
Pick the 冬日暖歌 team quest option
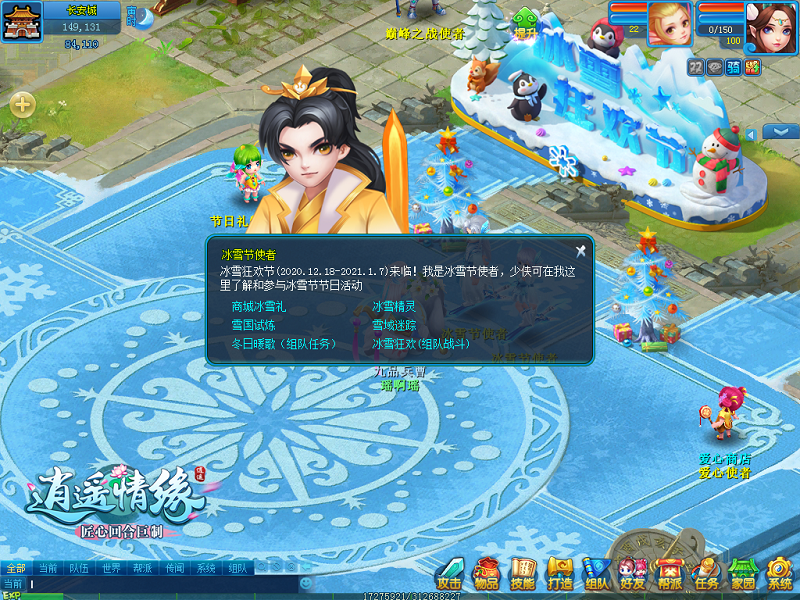coord(283,343)
